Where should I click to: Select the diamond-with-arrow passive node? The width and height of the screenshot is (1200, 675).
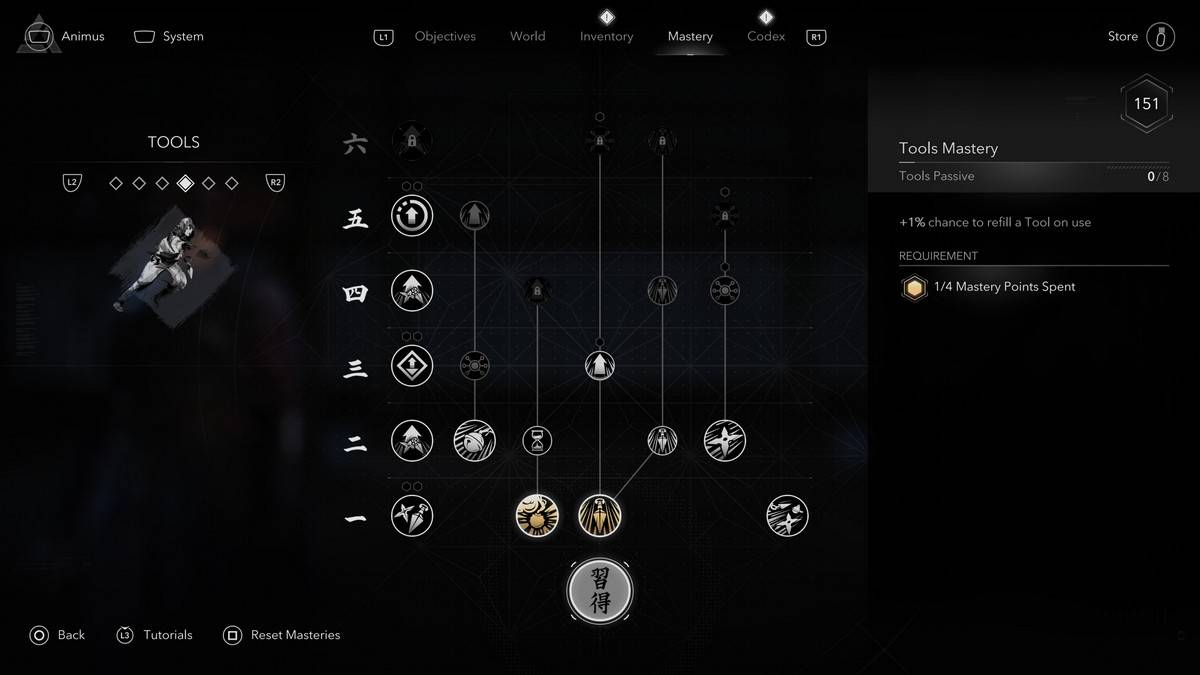tap(412, 365)
